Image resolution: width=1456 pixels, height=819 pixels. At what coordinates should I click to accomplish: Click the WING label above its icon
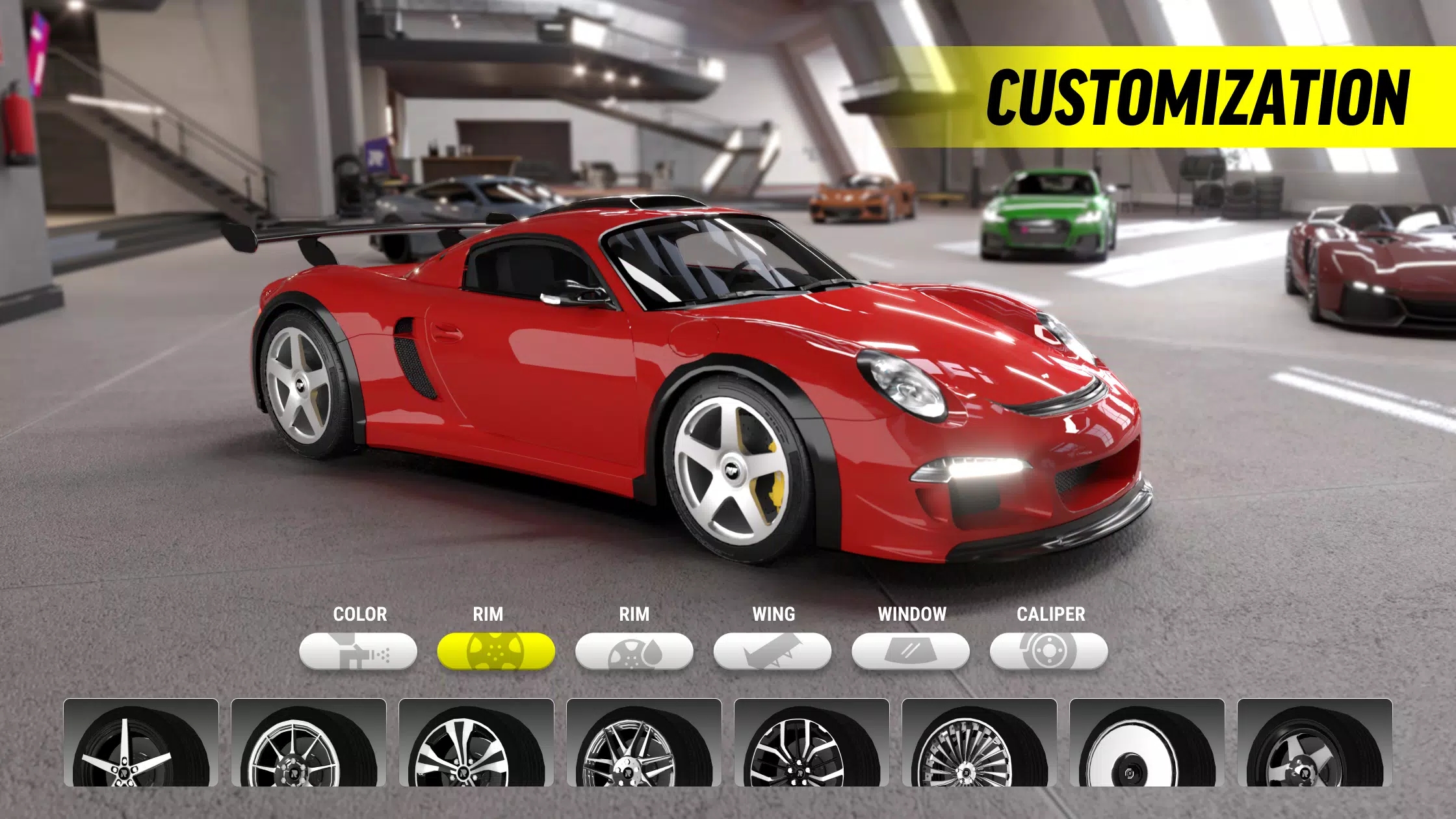click(x=773, y=613)
